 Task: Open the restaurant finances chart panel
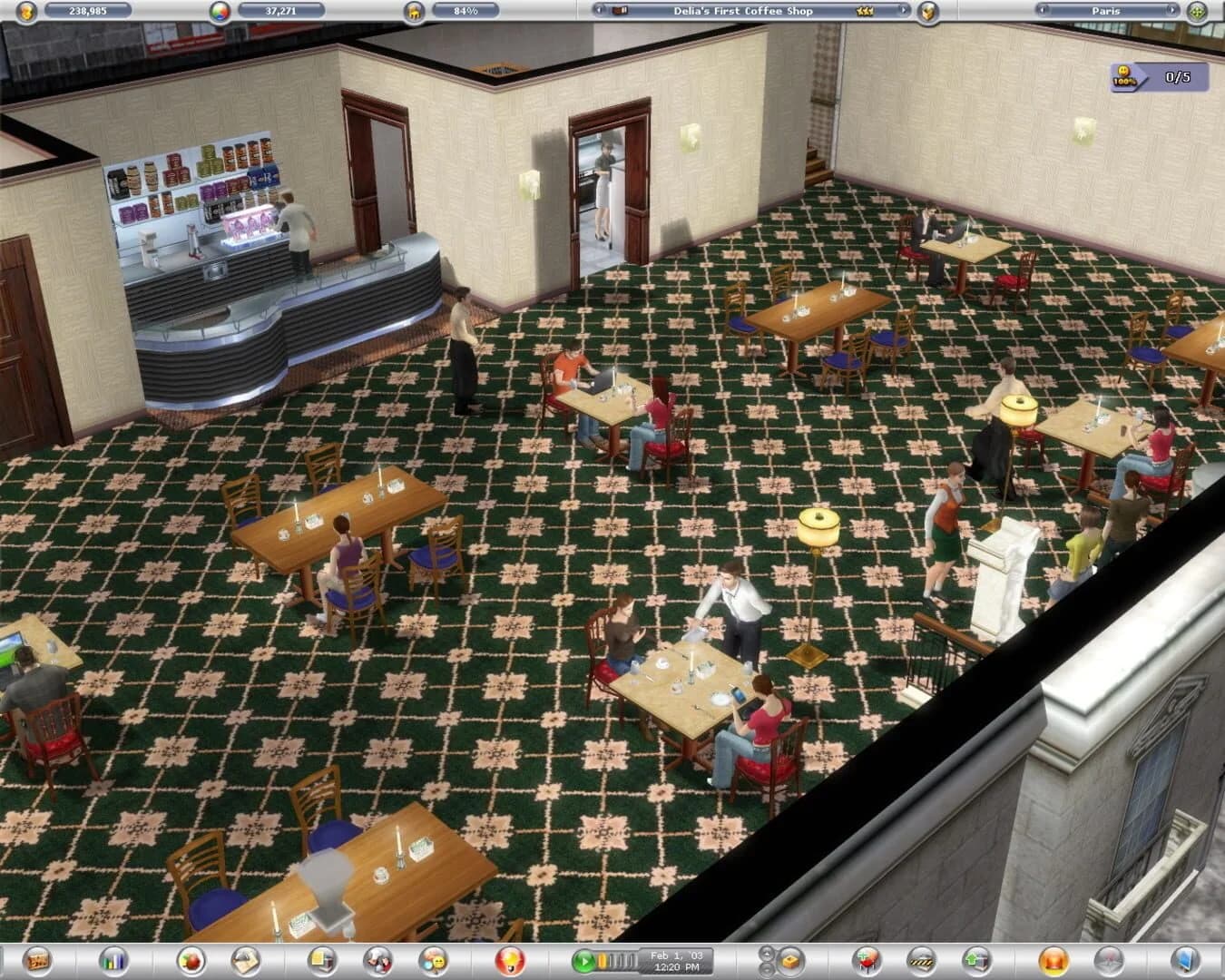click(x=112, y=963)
